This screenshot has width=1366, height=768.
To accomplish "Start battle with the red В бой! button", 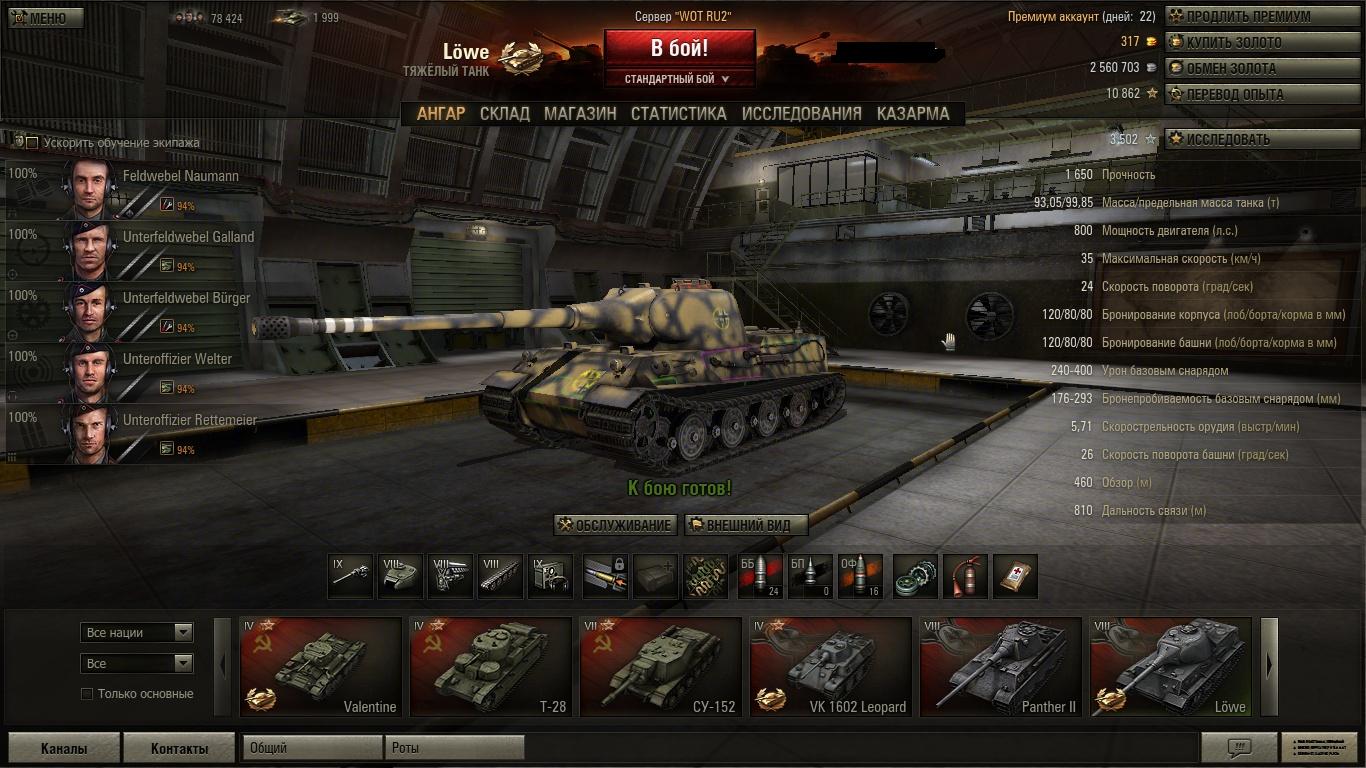I will tap(679, 48).
